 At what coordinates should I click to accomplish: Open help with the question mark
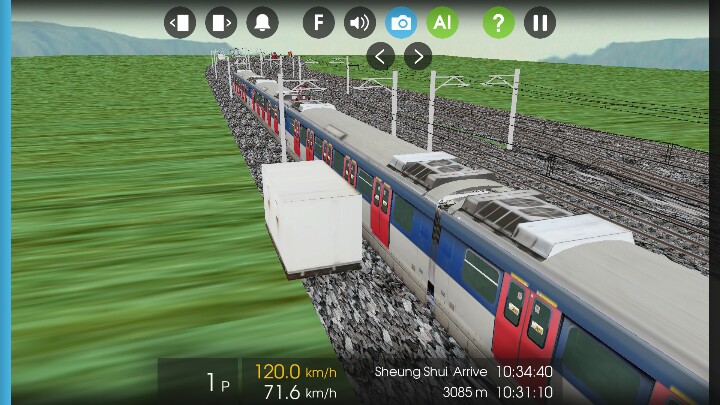[x=498, y=22]
